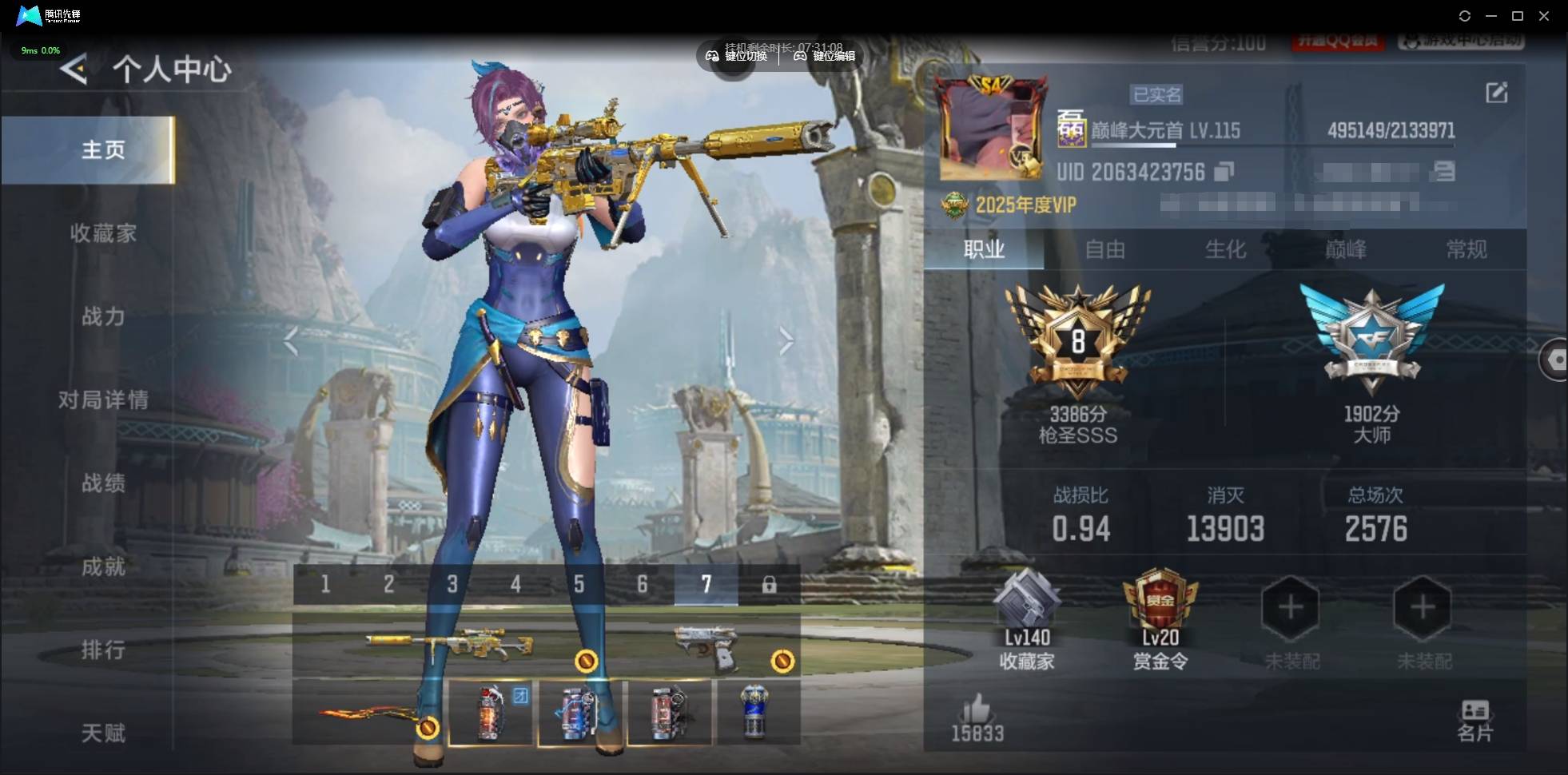Open the 成就 achievements page
This screenshot has width=1568, height=775.
point(103,566)
